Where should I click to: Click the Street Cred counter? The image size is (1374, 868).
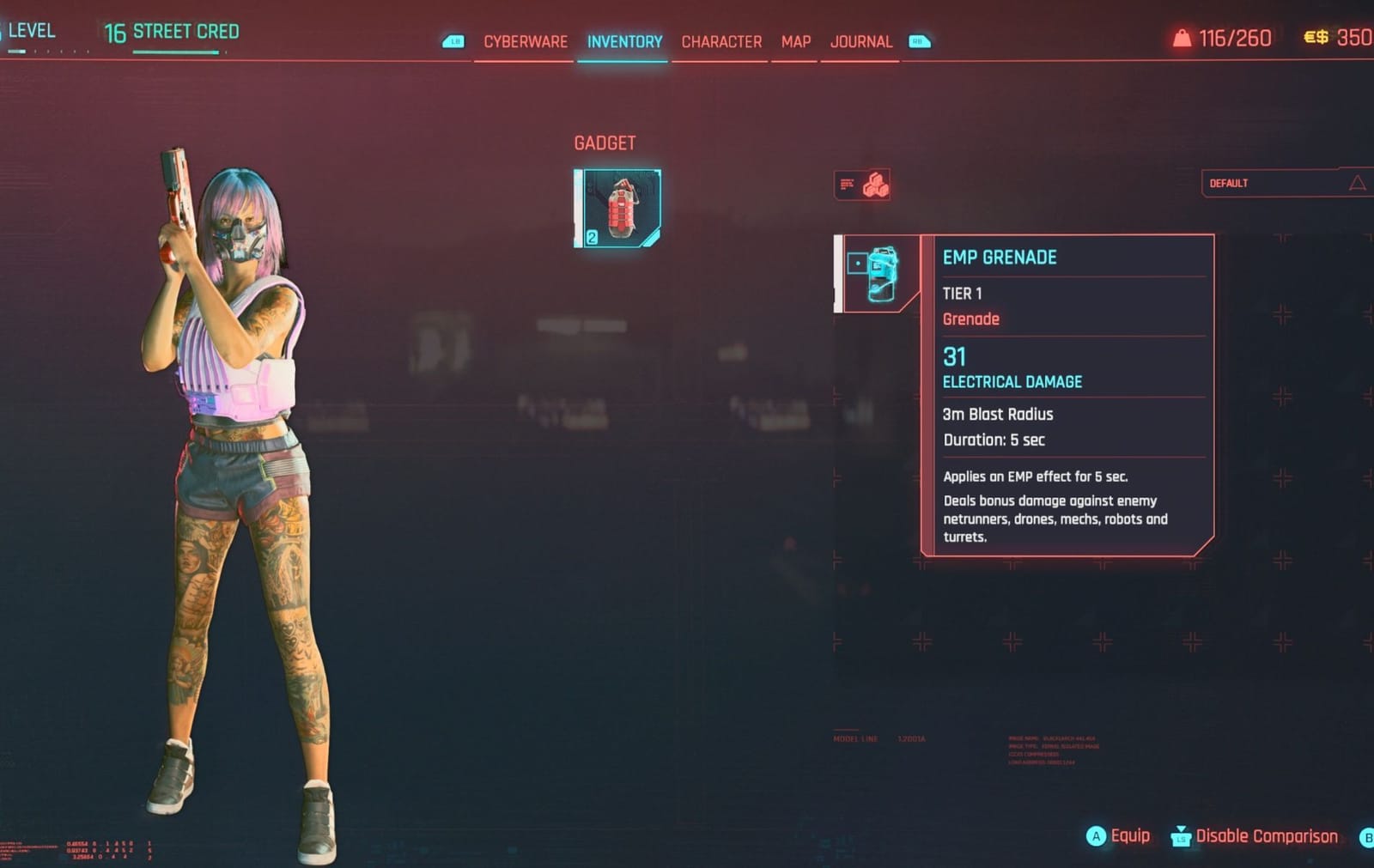click(x=171, y=32)
